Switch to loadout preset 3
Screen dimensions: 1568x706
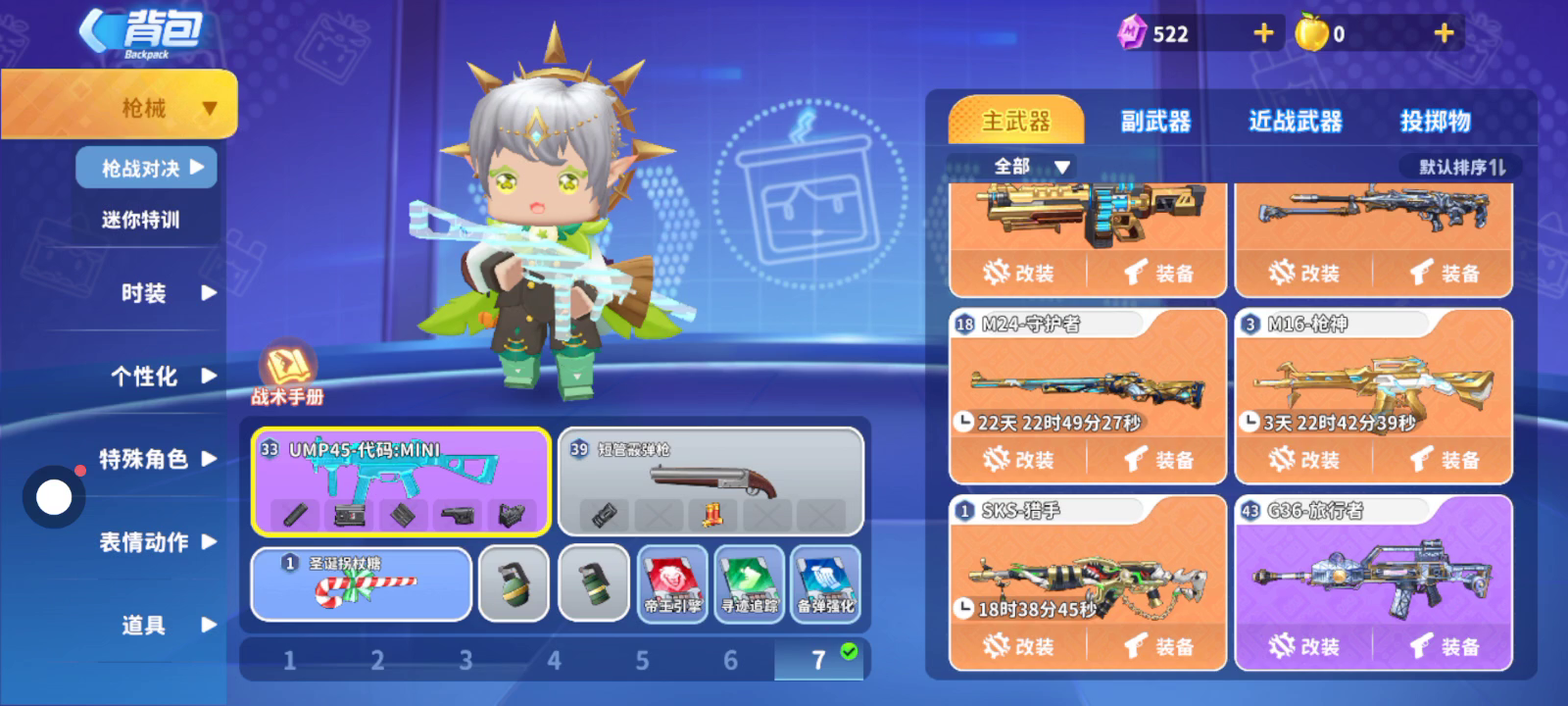(x=465, y=661)
